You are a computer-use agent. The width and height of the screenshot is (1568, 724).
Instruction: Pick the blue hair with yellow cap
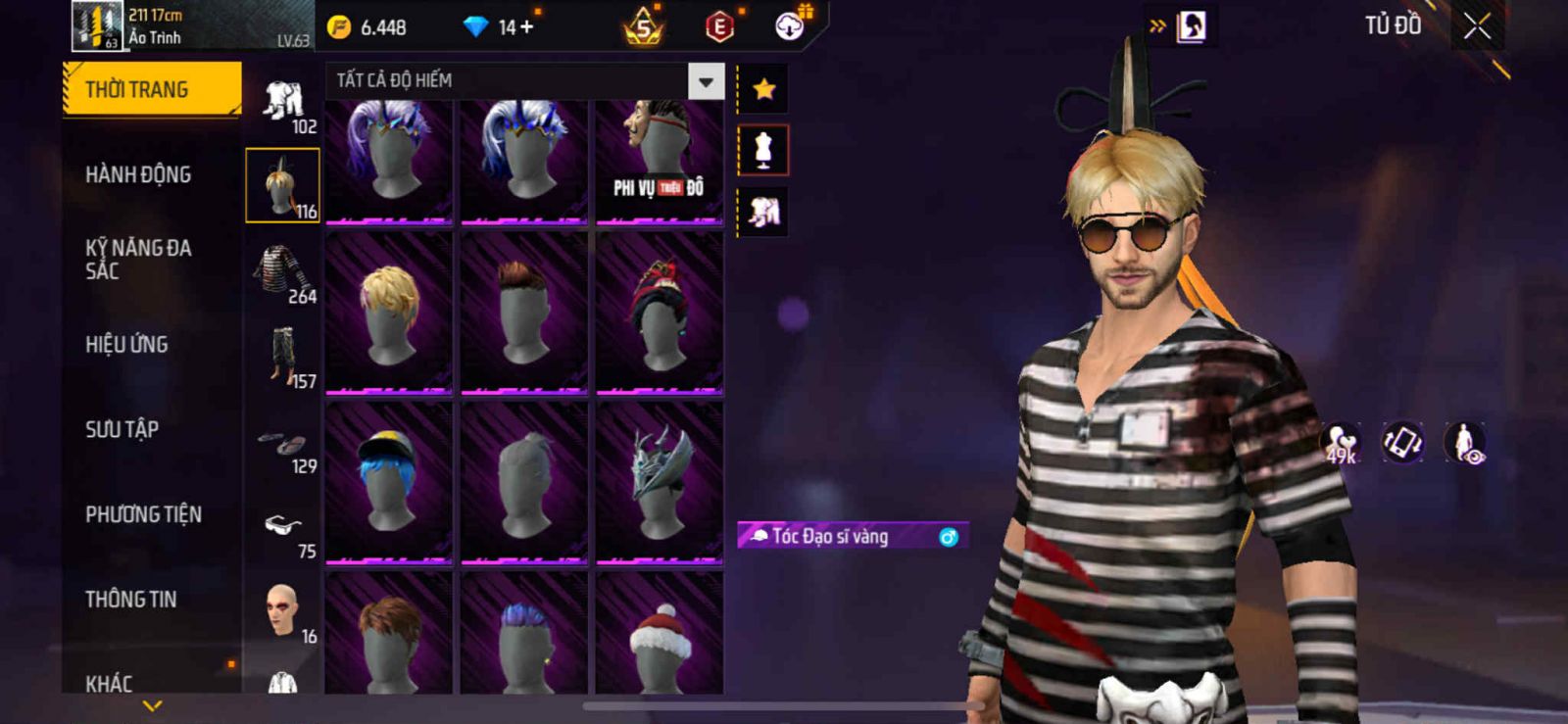(389, 482)
